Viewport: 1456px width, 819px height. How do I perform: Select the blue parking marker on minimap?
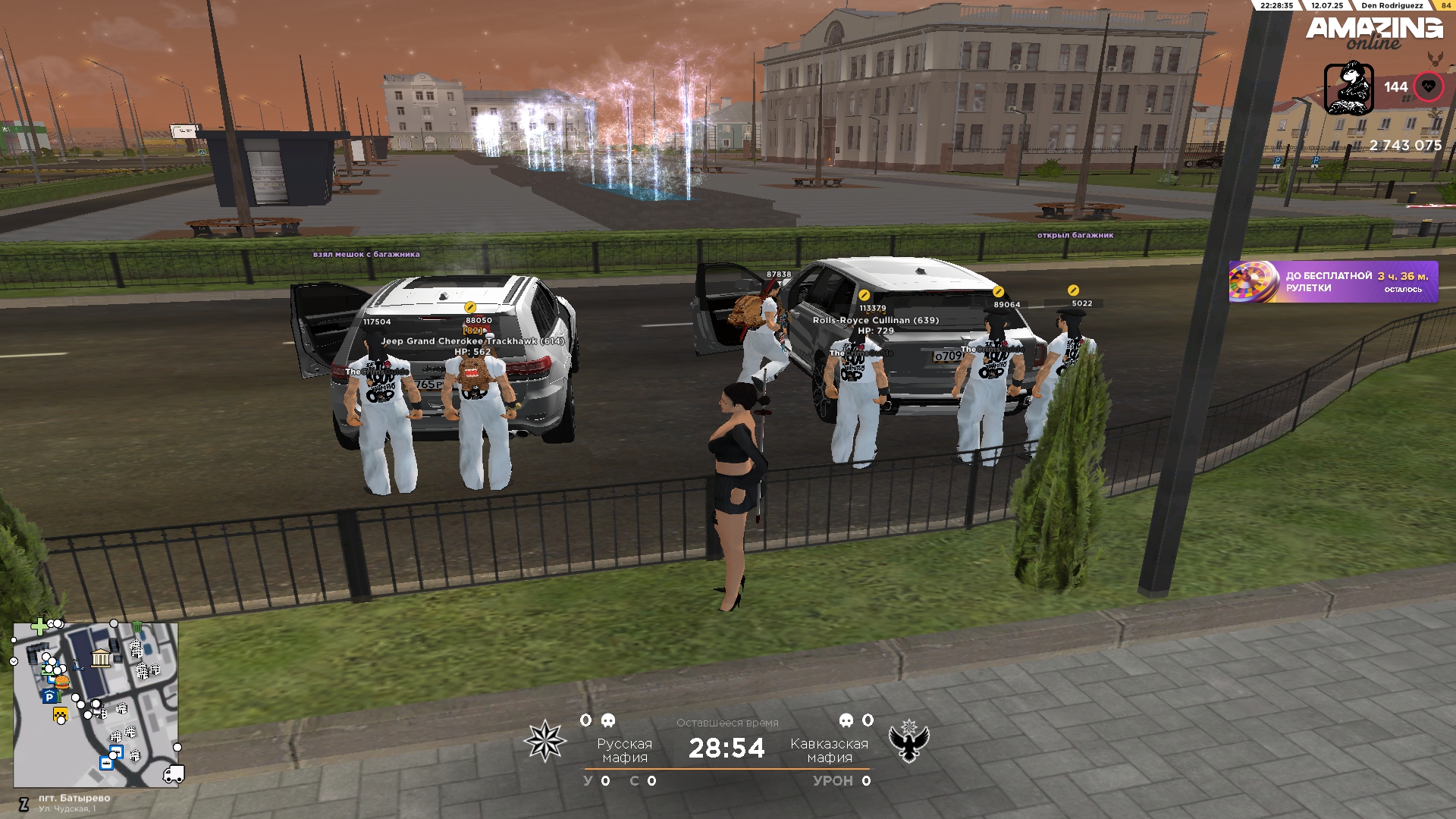49,697
